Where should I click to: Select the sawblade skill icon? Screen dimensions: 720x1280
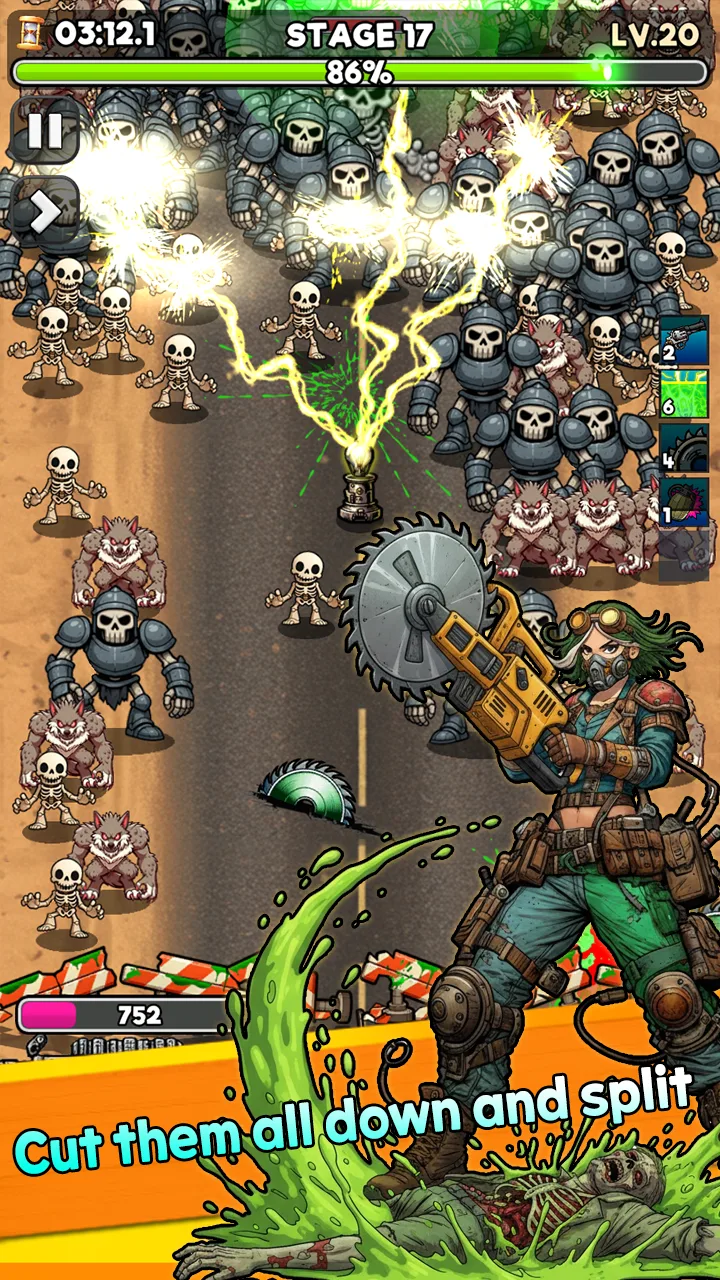[x=684, y=449]
